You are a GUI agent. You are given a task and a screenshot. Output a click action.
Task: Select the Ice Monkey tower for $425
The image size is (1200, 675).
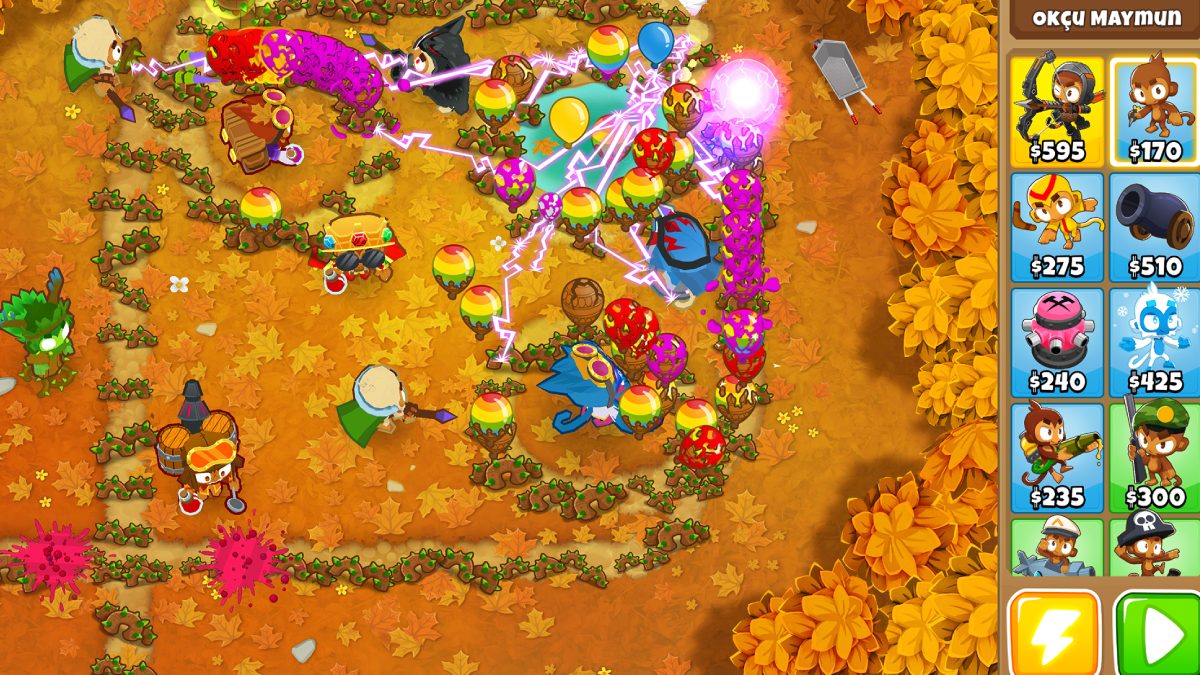pyautogui.click(x=1154, y=342)
